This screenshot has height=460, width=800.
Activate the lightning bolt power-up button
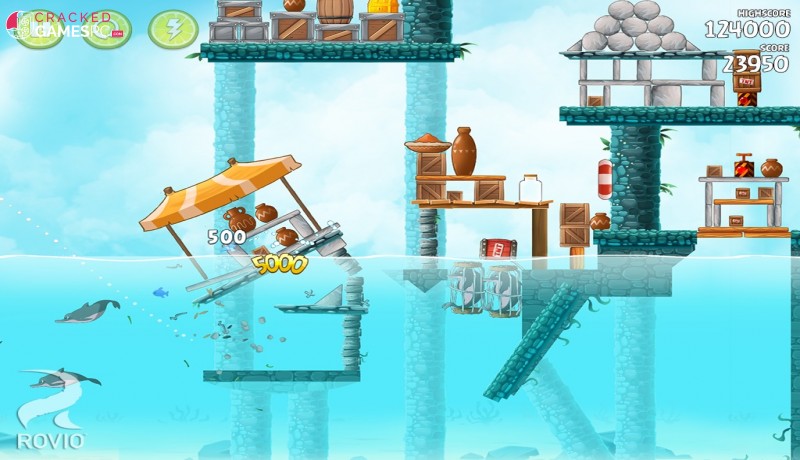coord(172,29)
